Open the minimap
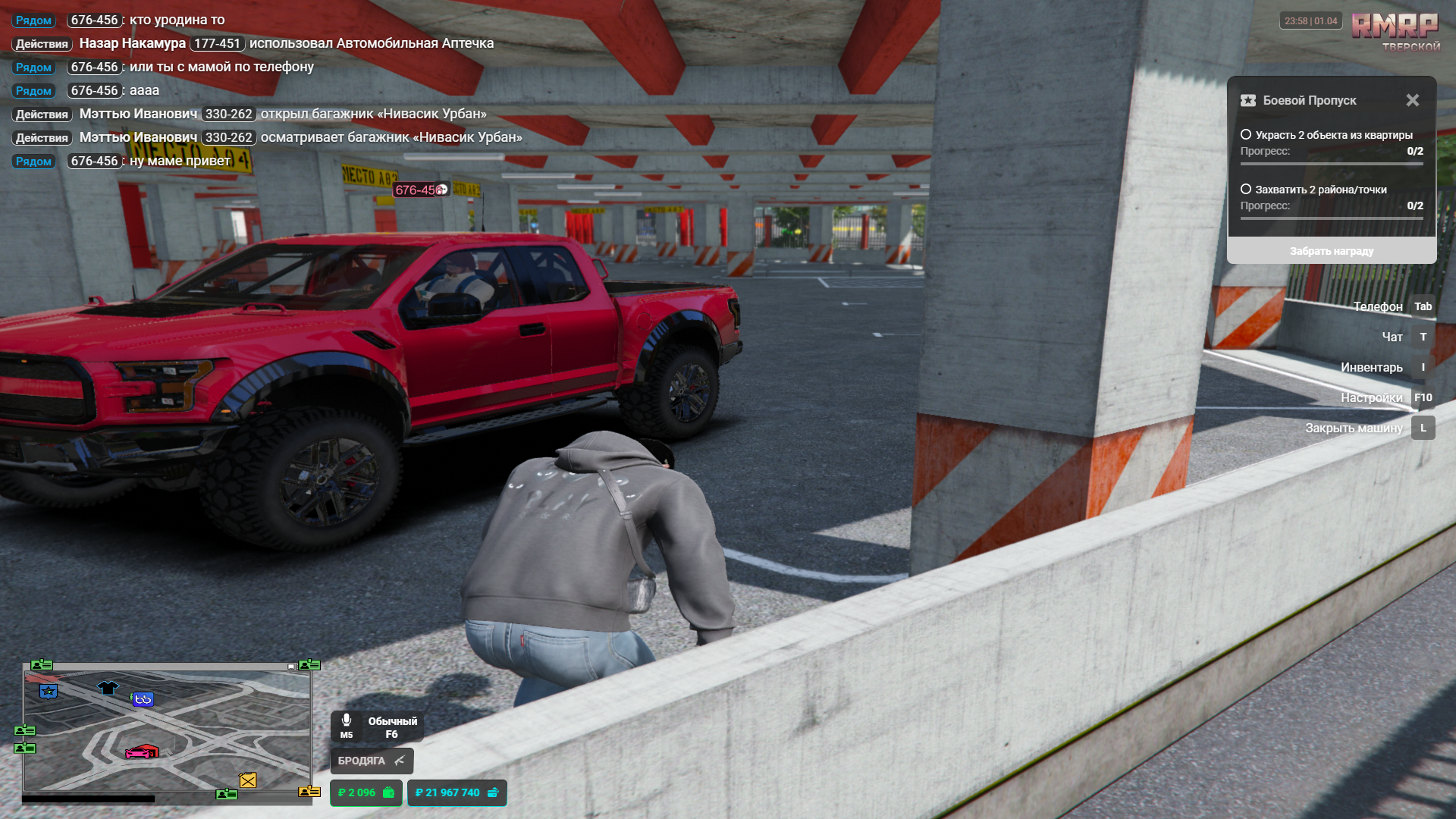 click(167, 730)
